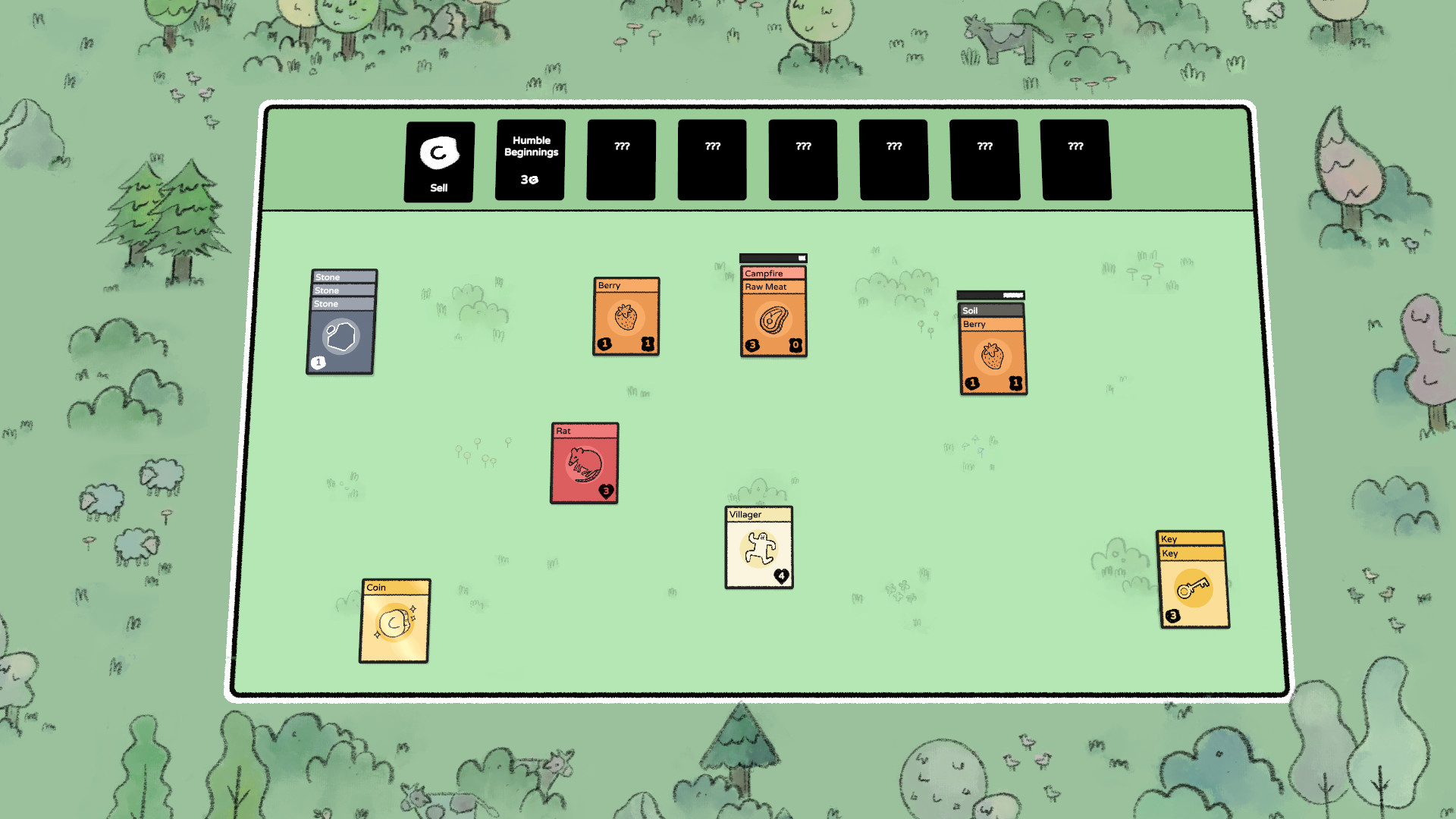Open the first ??? mystery pack

620,159
